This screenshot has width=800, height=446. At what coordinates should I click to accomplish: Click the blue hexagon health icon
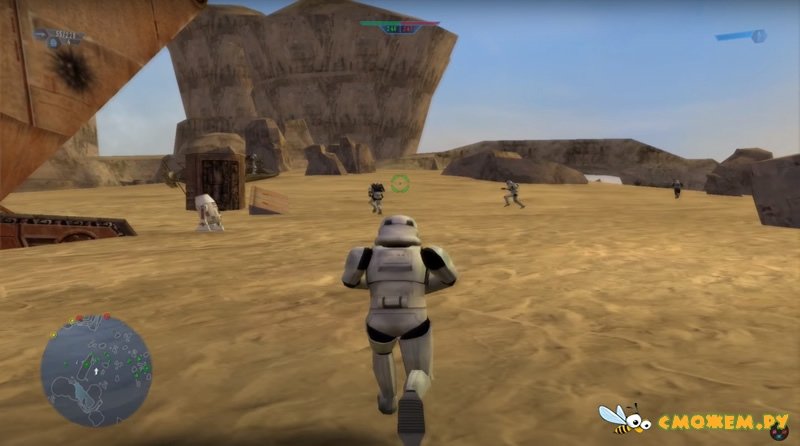pyautogui.click(x=759, y=36)
